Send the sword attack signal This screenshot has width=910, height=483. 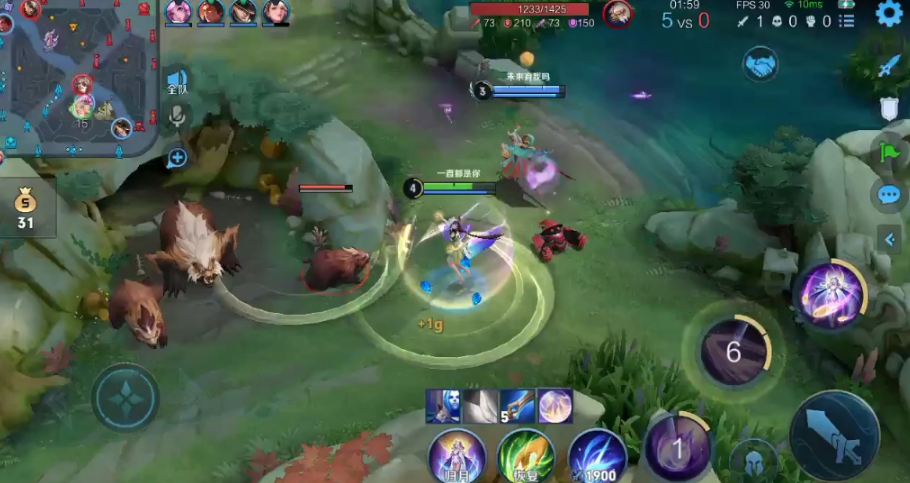click(889, 67)
